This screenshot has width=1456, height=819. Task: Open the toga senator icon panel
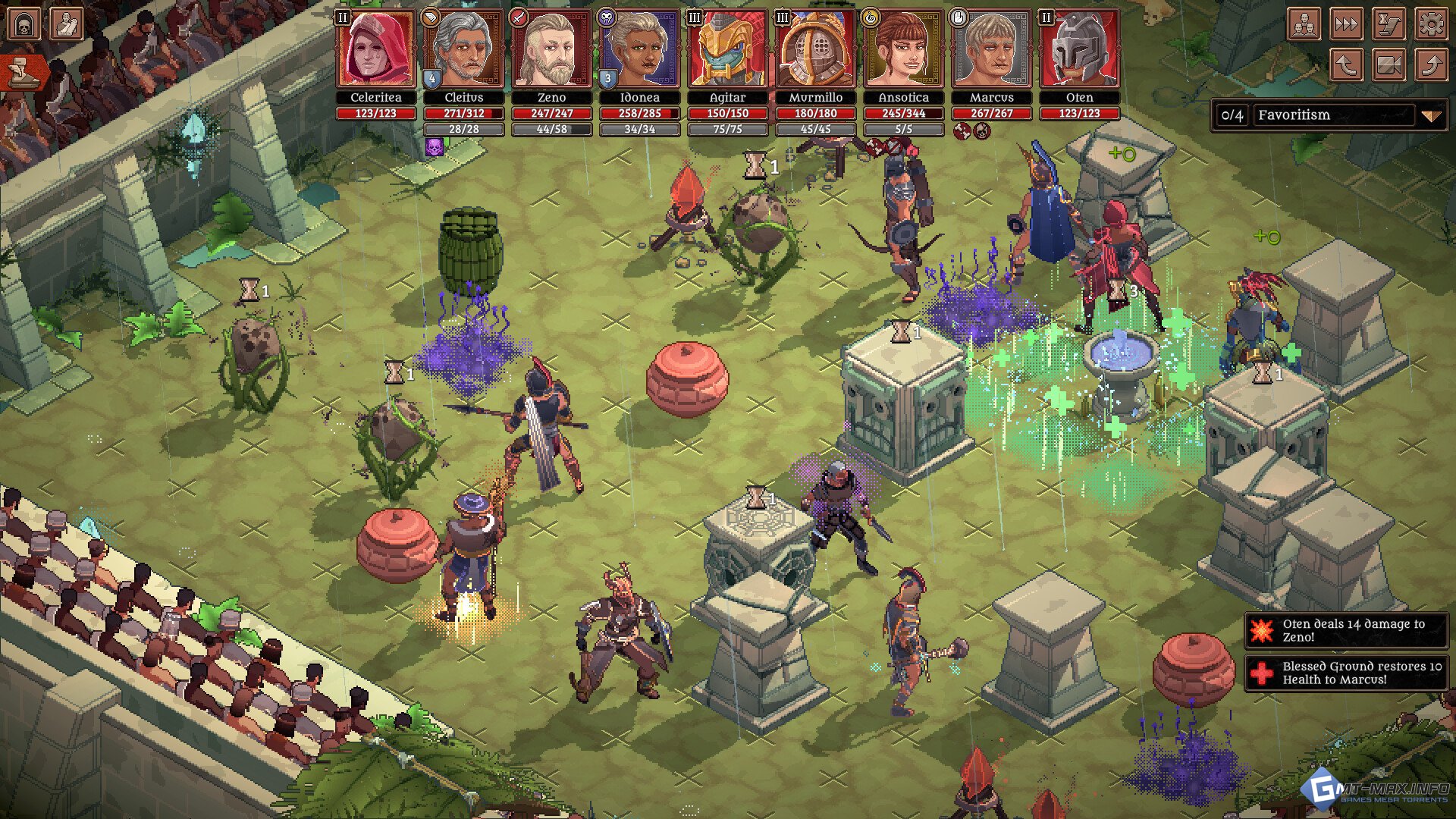[x=66, y=24]
